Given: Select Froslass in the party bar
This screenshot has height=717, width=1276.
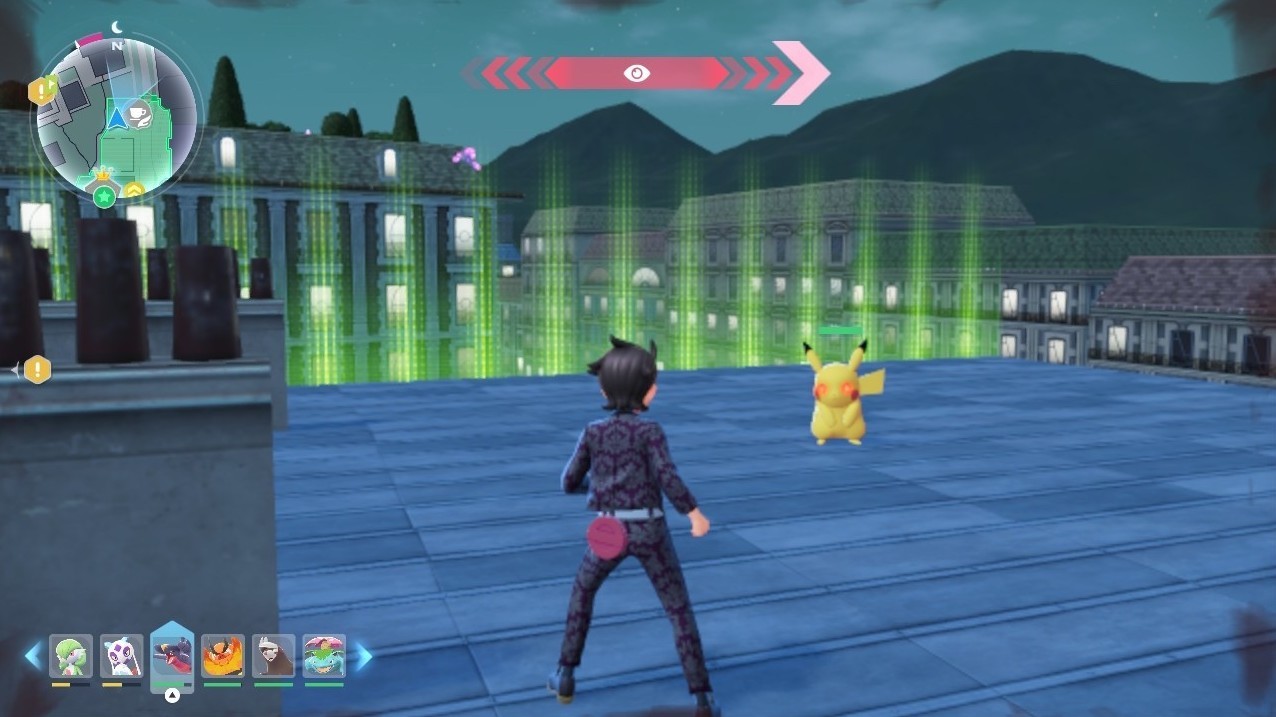Looking at the screenshot, I should [x=122, y=656].
